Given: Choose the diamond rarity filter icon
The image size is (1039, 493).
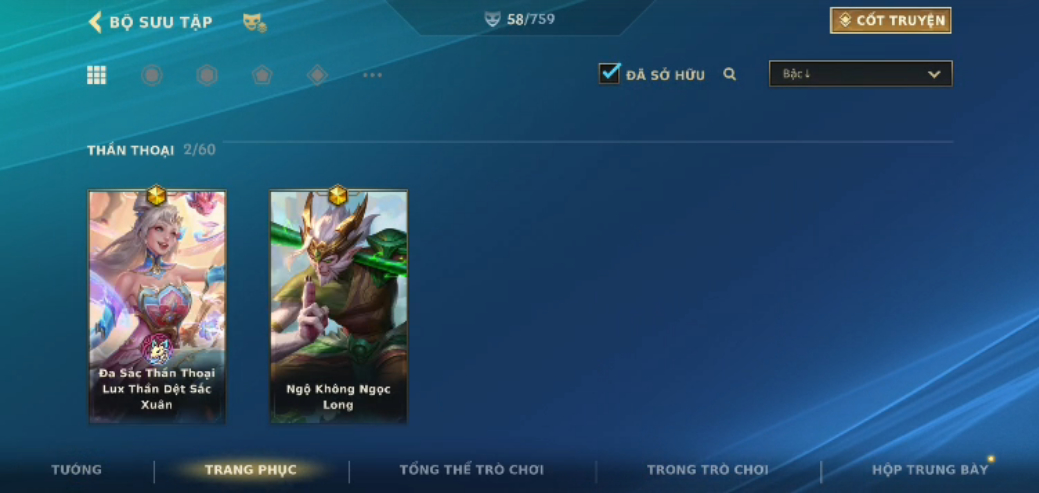Looking at the screenshot, I should pos(317,75).
